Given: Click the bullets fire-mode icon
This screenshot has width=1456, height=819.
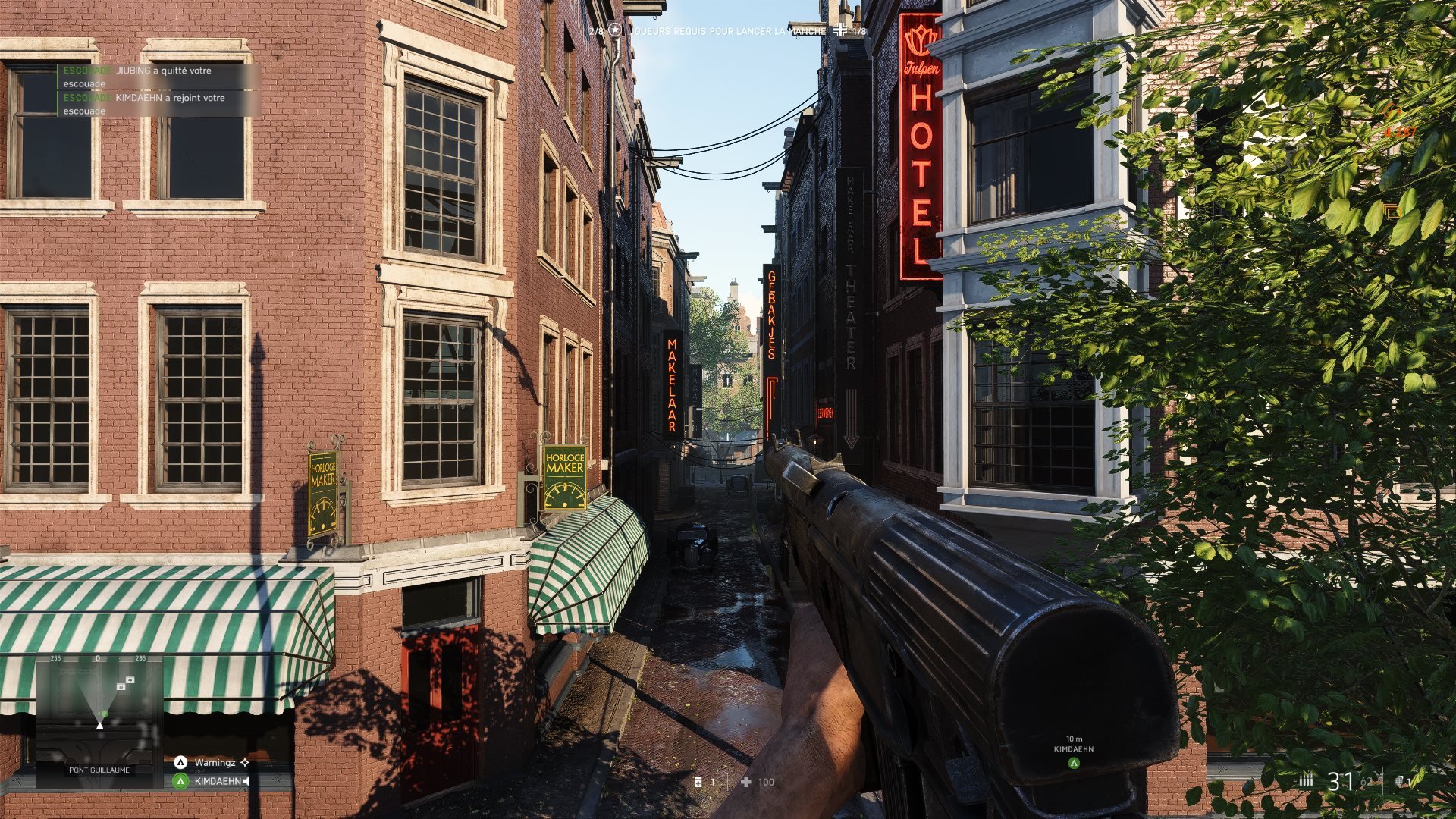Looking at the screenshot, I should 1306,780.
